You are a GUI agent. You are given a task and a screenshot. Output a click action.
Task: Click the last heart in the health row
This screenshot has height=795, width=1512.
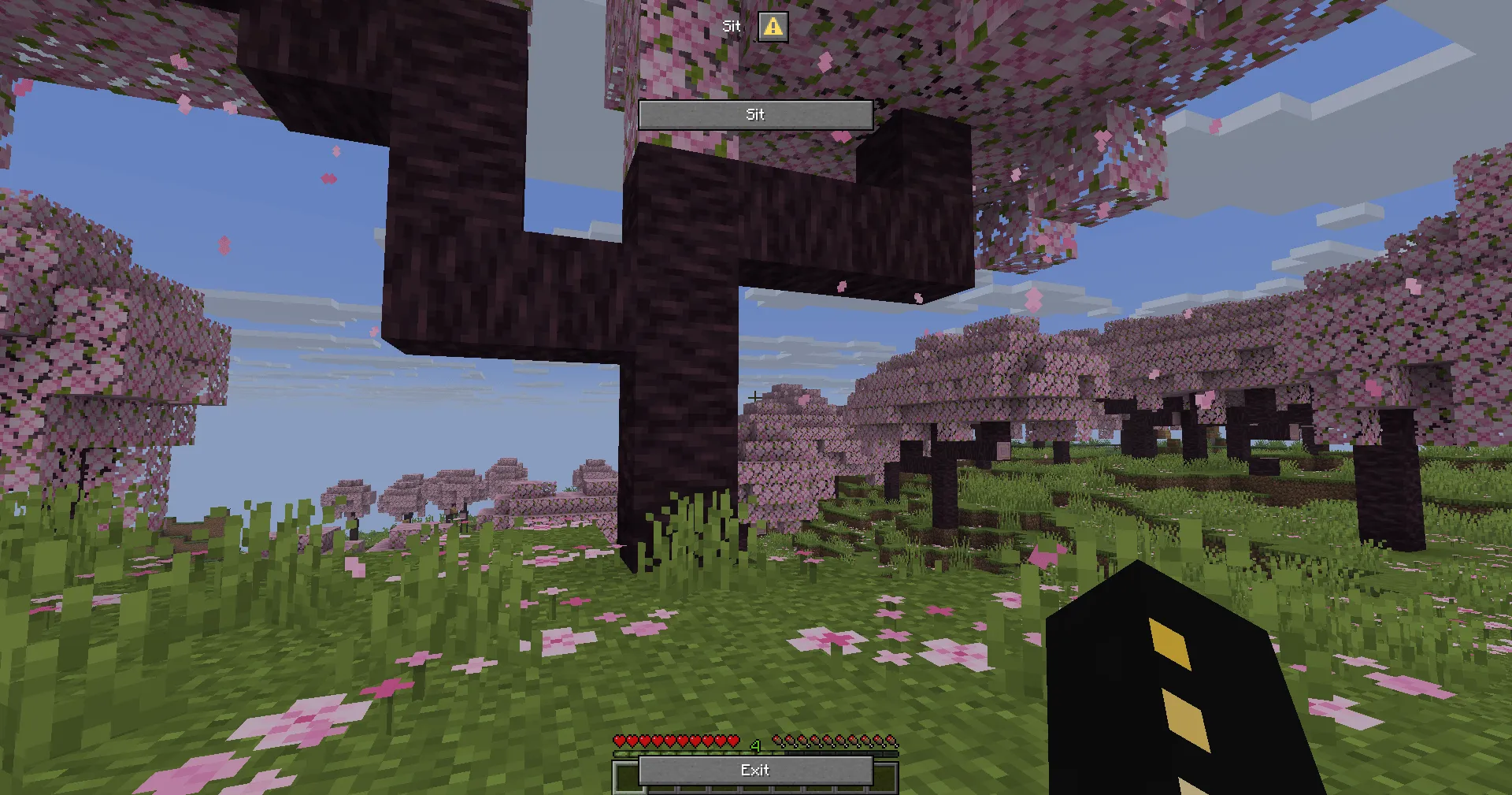point(732,741)
